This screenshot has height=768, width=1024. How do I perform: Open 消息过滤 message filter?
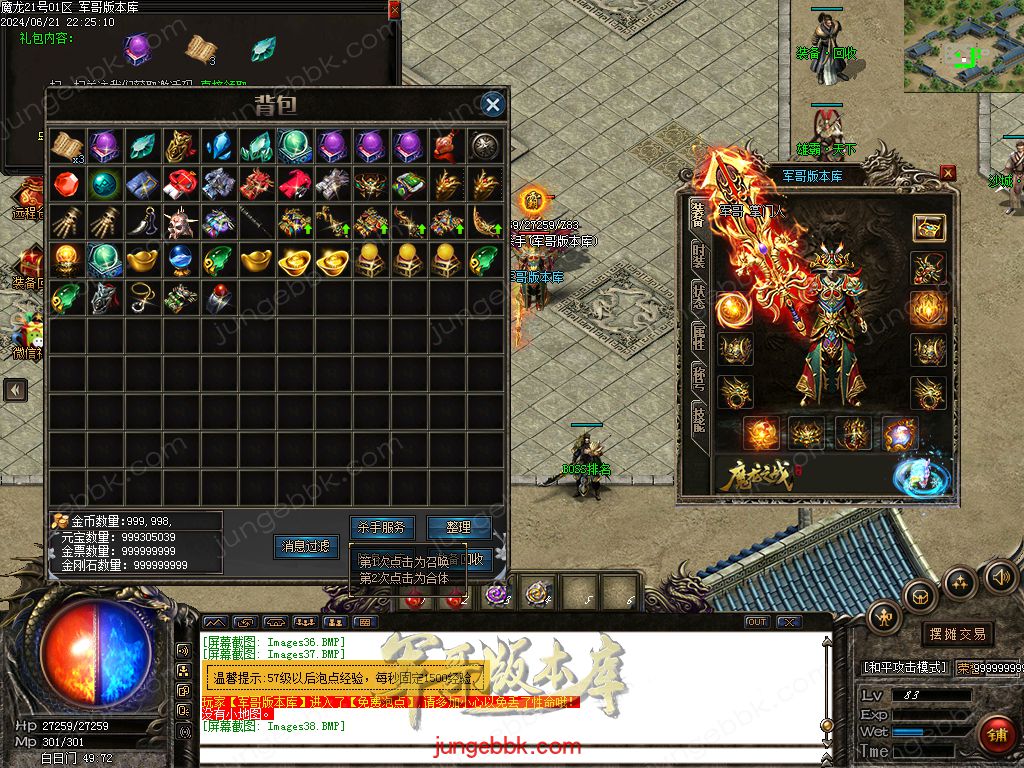click(x=305, y=547)
